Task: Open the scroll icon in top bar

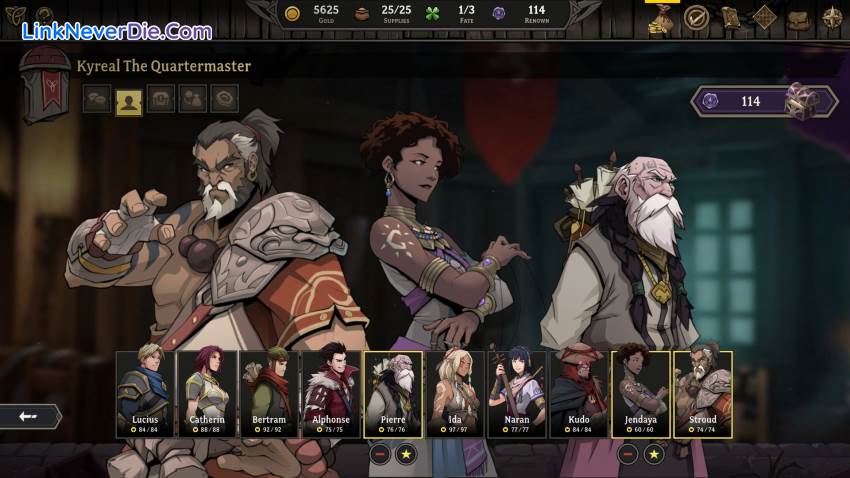Action: (730, 17)
